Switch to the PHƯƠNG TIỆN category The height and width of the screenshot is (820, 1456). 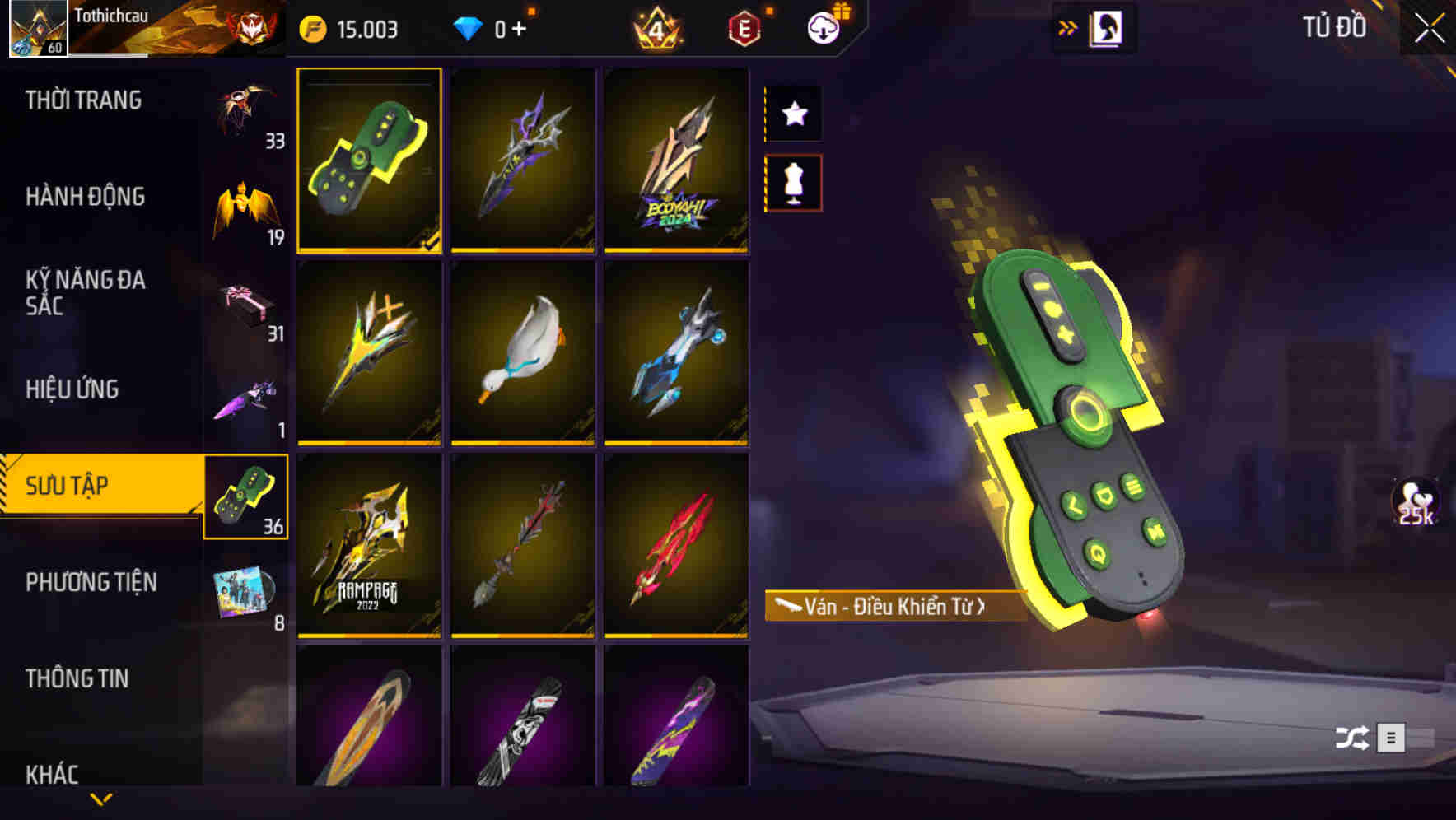[91, 581]
